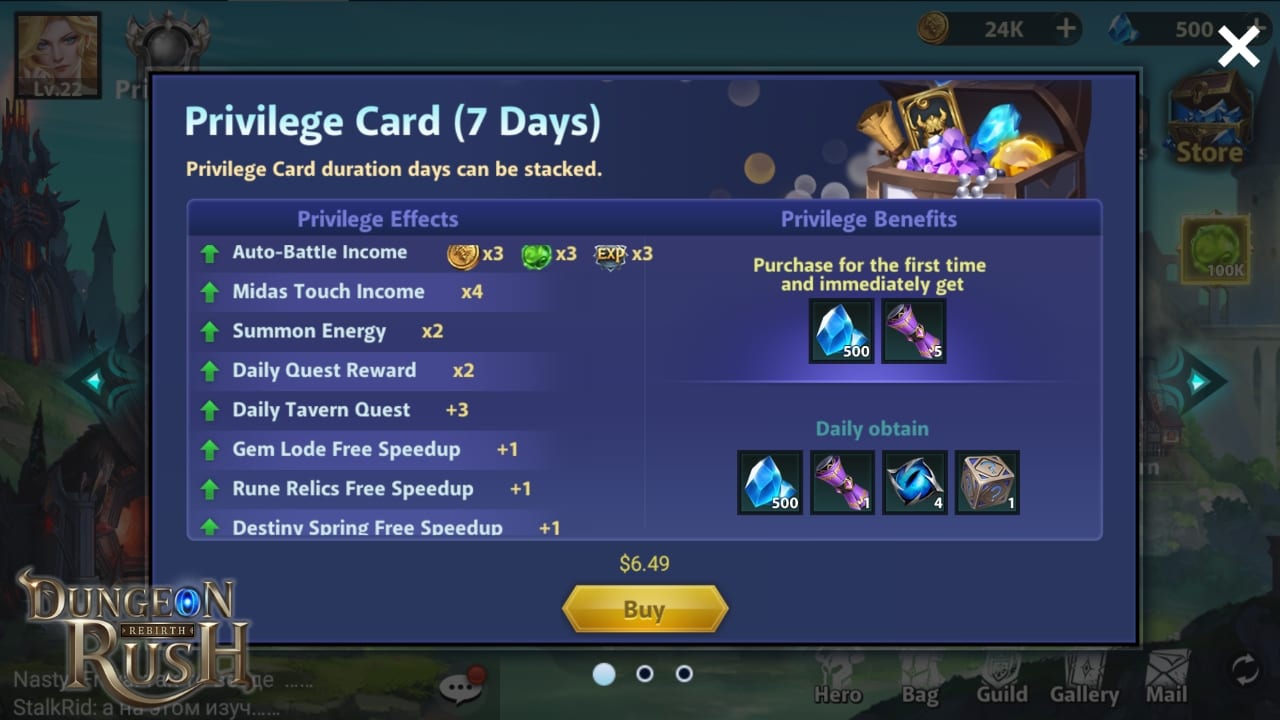
Task: Add more gold coins with plus button
Action: tap(1066, 29)
